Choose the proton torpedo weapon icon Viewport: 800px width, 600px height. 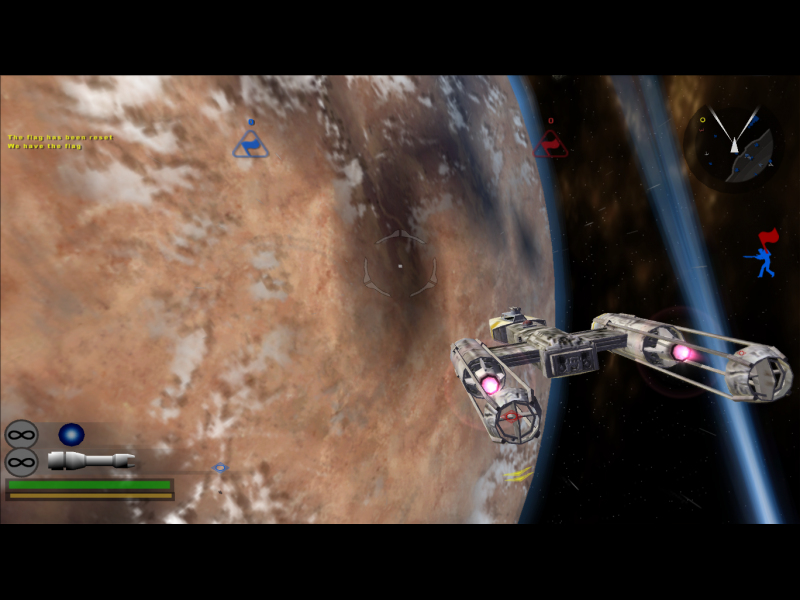90,460
